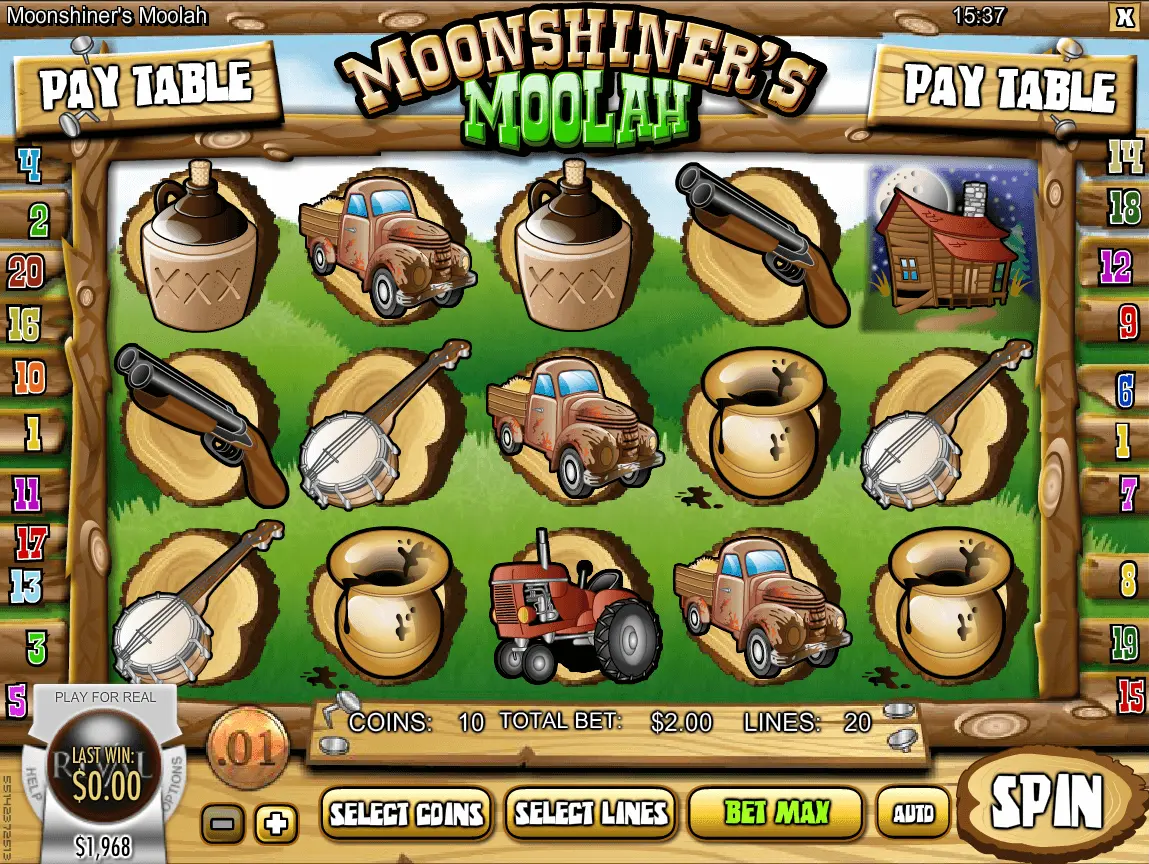Click the .01 copper coin

click(247, 747)
